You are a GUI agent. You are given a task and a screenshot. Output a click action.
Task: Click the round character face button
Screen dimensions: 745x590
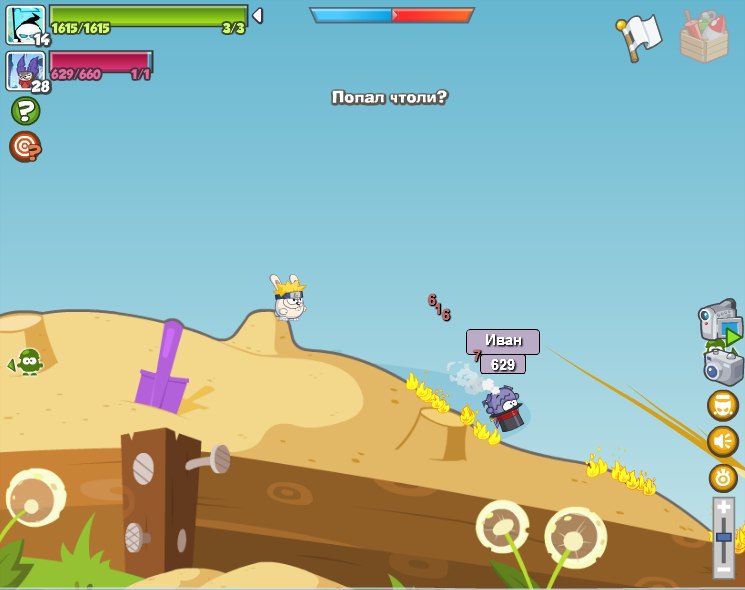[723, 406]
